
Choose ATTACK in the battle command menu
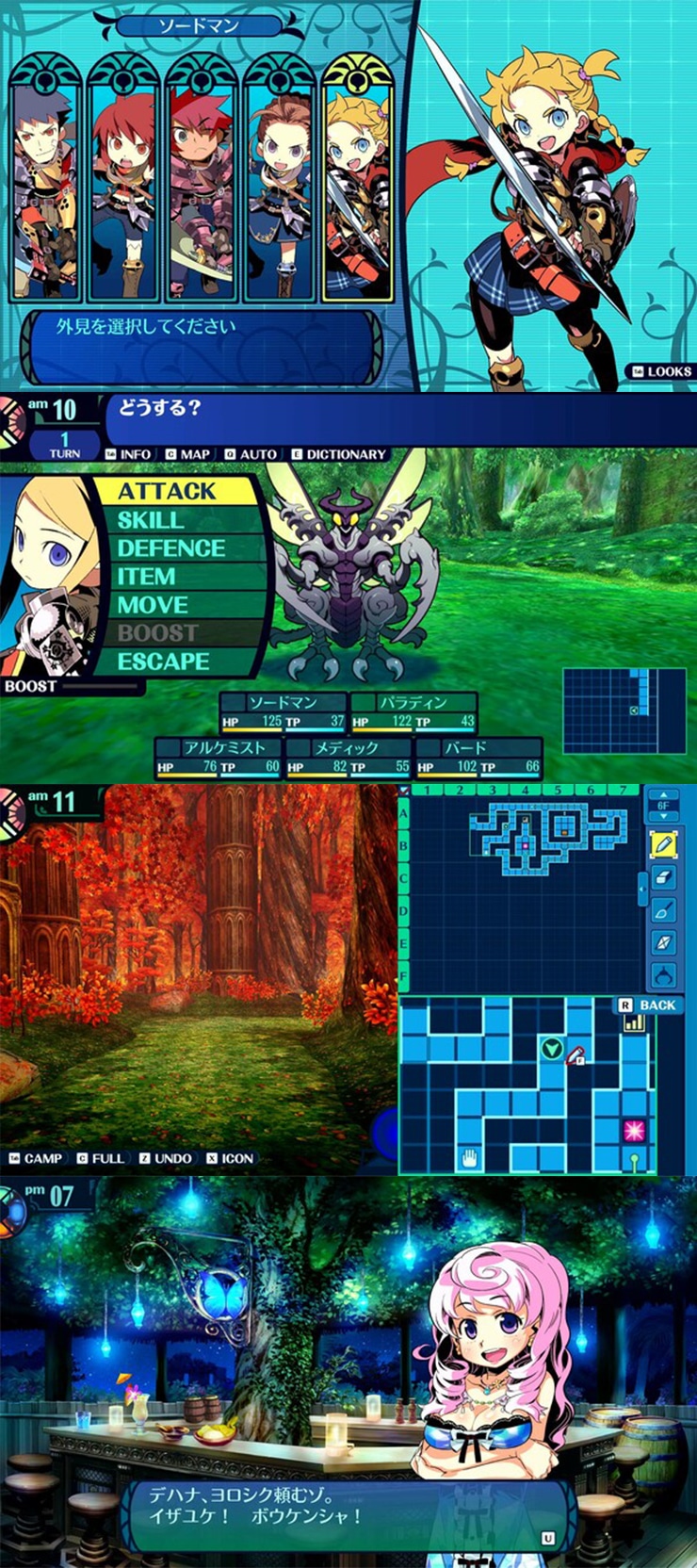[x=168, y=491]
